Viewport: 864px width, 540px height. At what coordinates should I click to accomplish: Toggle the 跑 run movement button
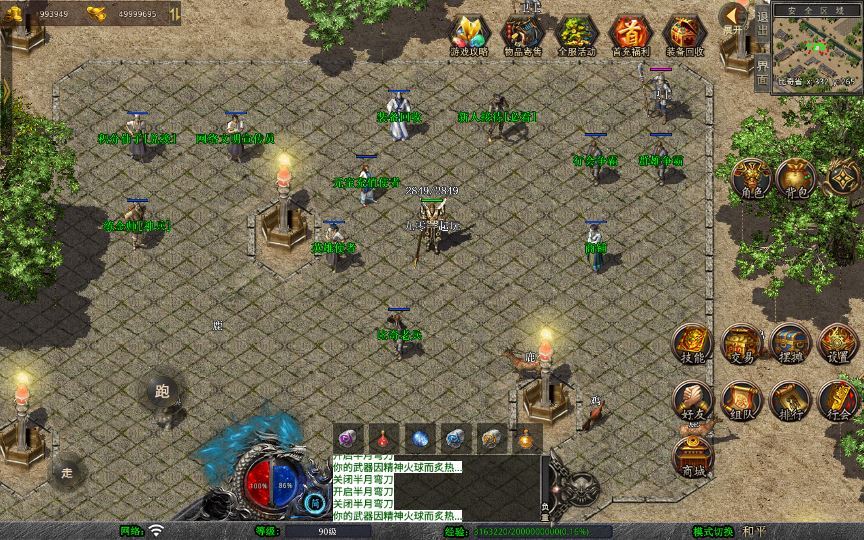tap(162, 391)
